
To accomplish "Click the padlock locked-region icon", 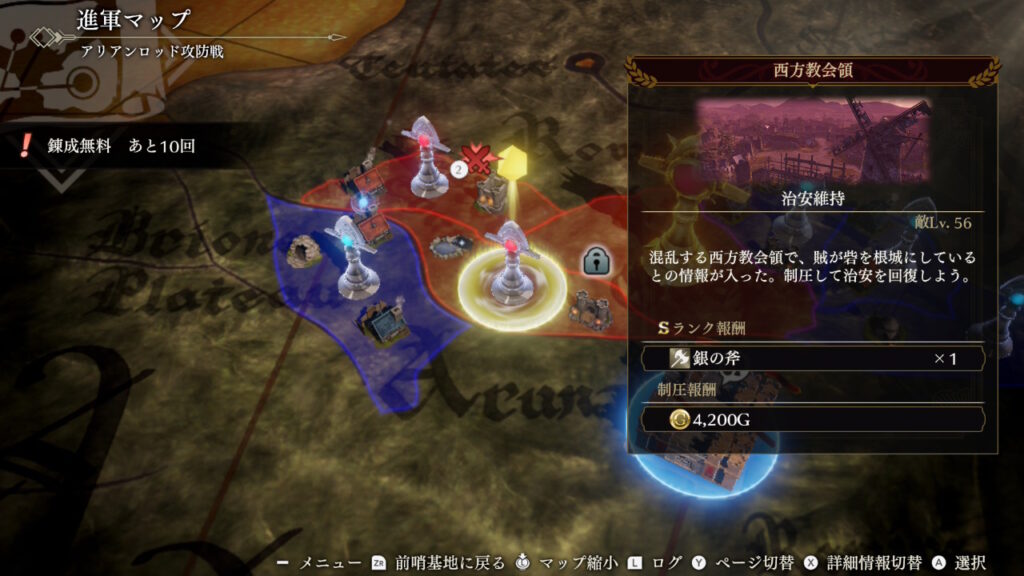I will 597,262.
